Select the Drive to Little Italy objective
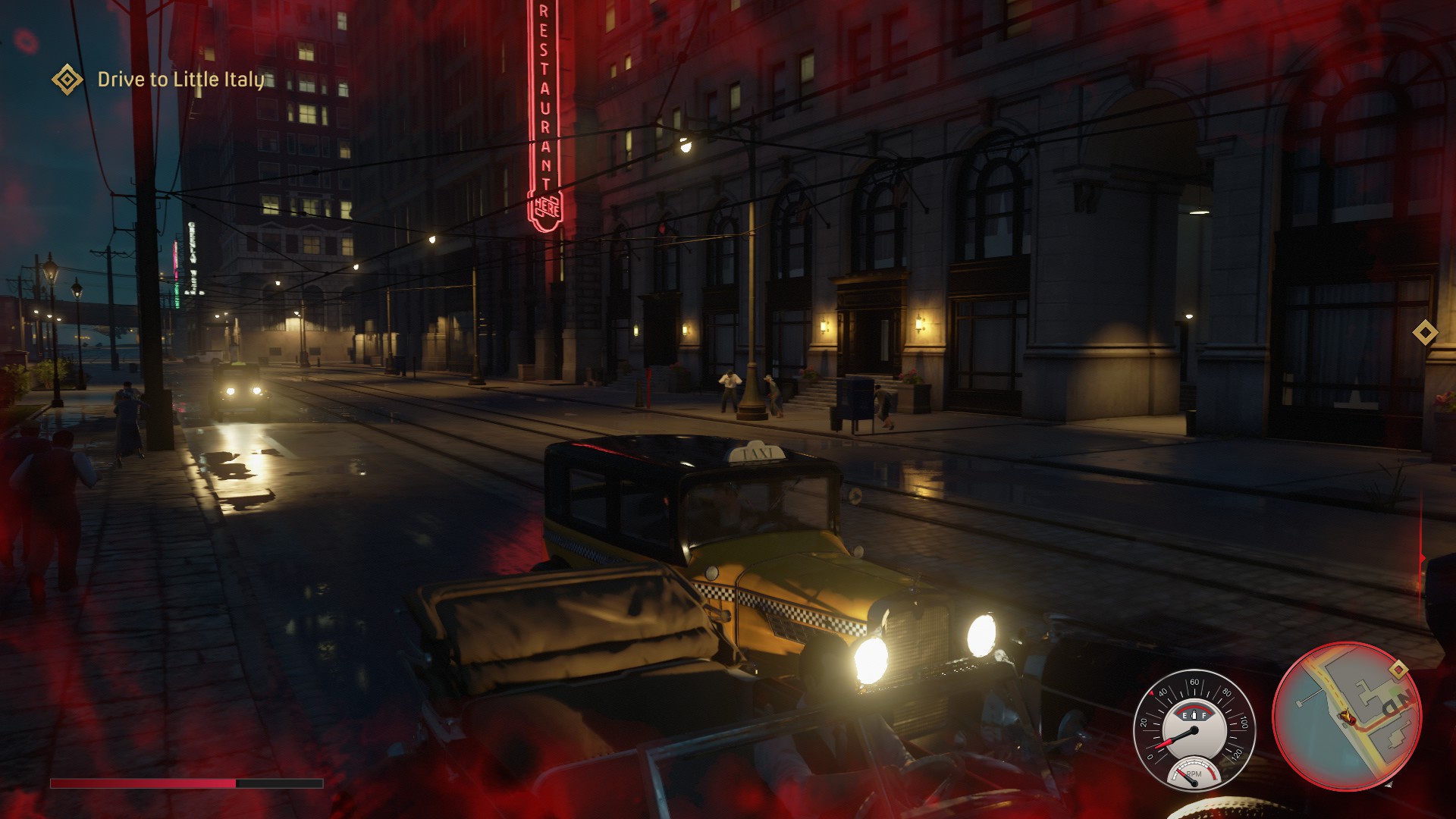This screenshot has width=1456, height=819. pyautogui.click(x=180, y=80)
